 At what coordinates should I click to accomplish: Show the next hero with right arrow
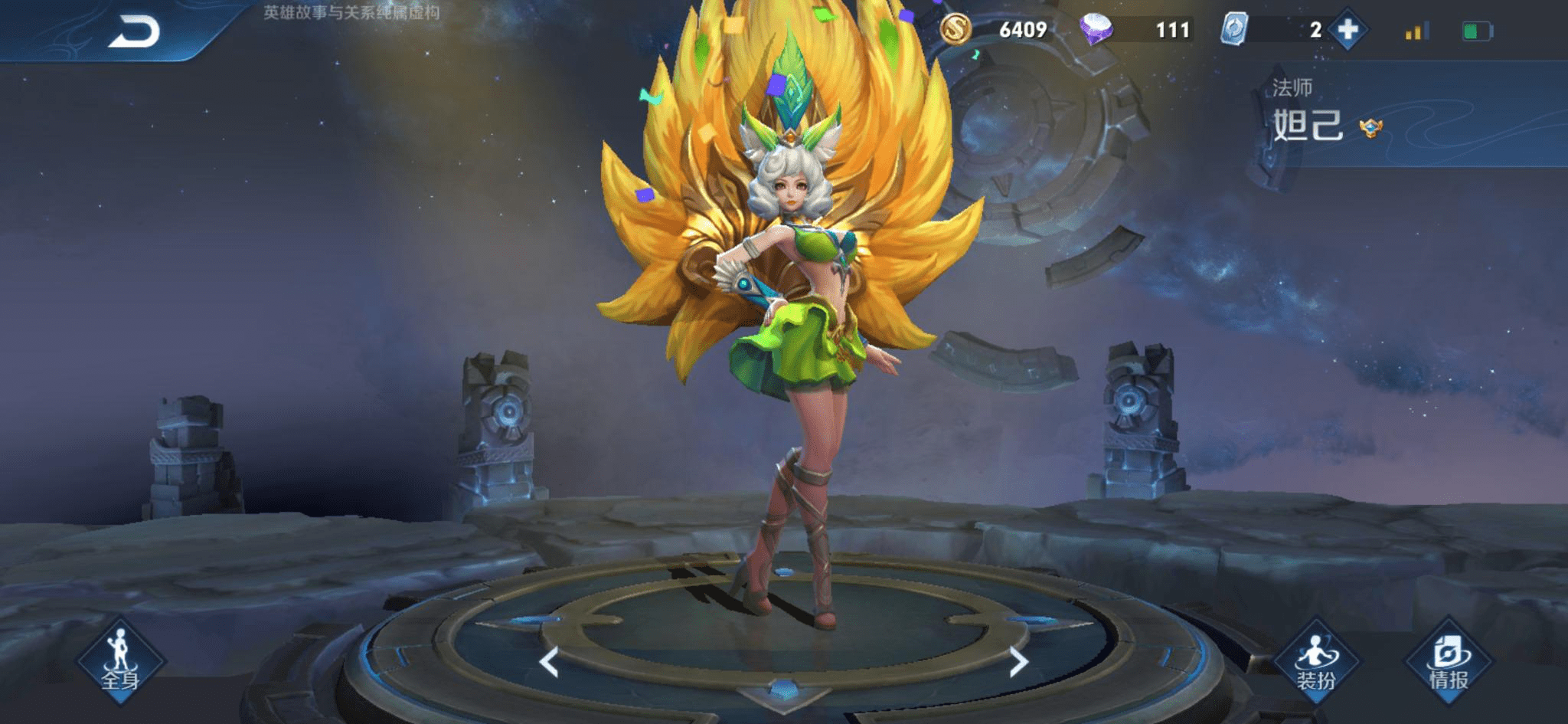point(1018,662)
